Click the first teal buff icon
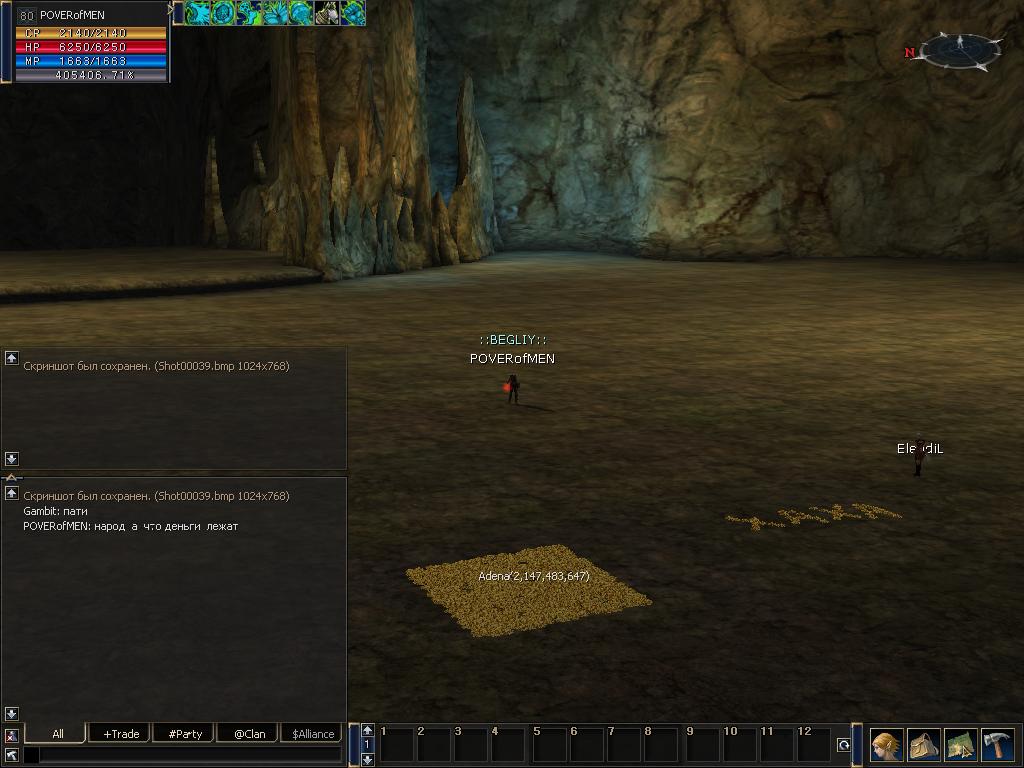Viewport: 1024px width, 768px height. 199,13
